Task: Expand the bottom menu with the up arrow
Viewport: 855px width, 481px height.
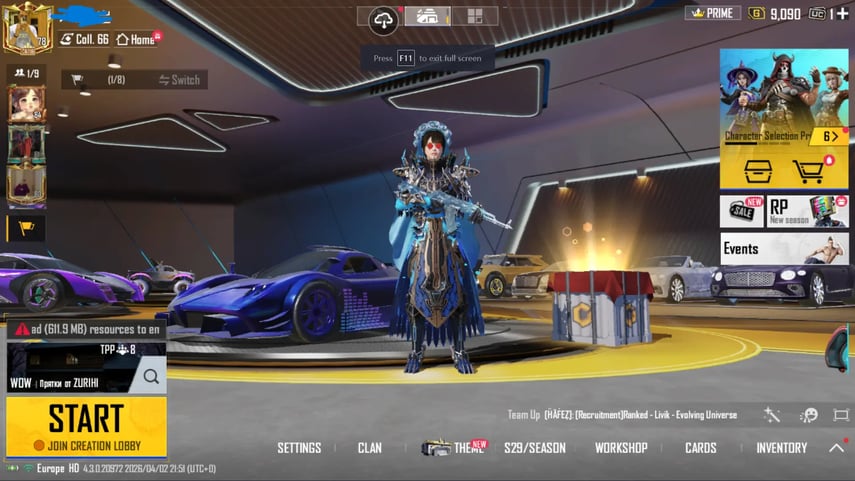Action: click(837, 448)
